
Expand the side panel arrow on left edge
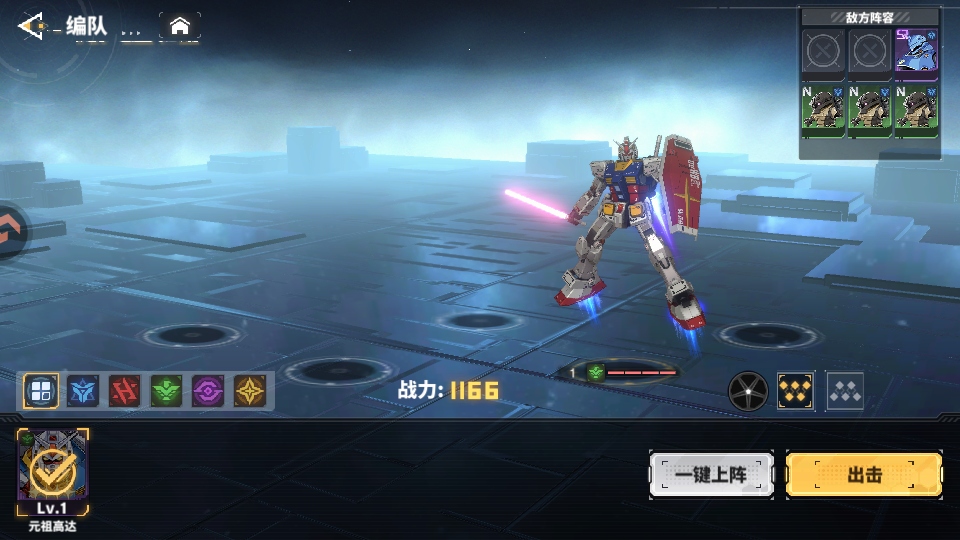(x=8, y=232)
